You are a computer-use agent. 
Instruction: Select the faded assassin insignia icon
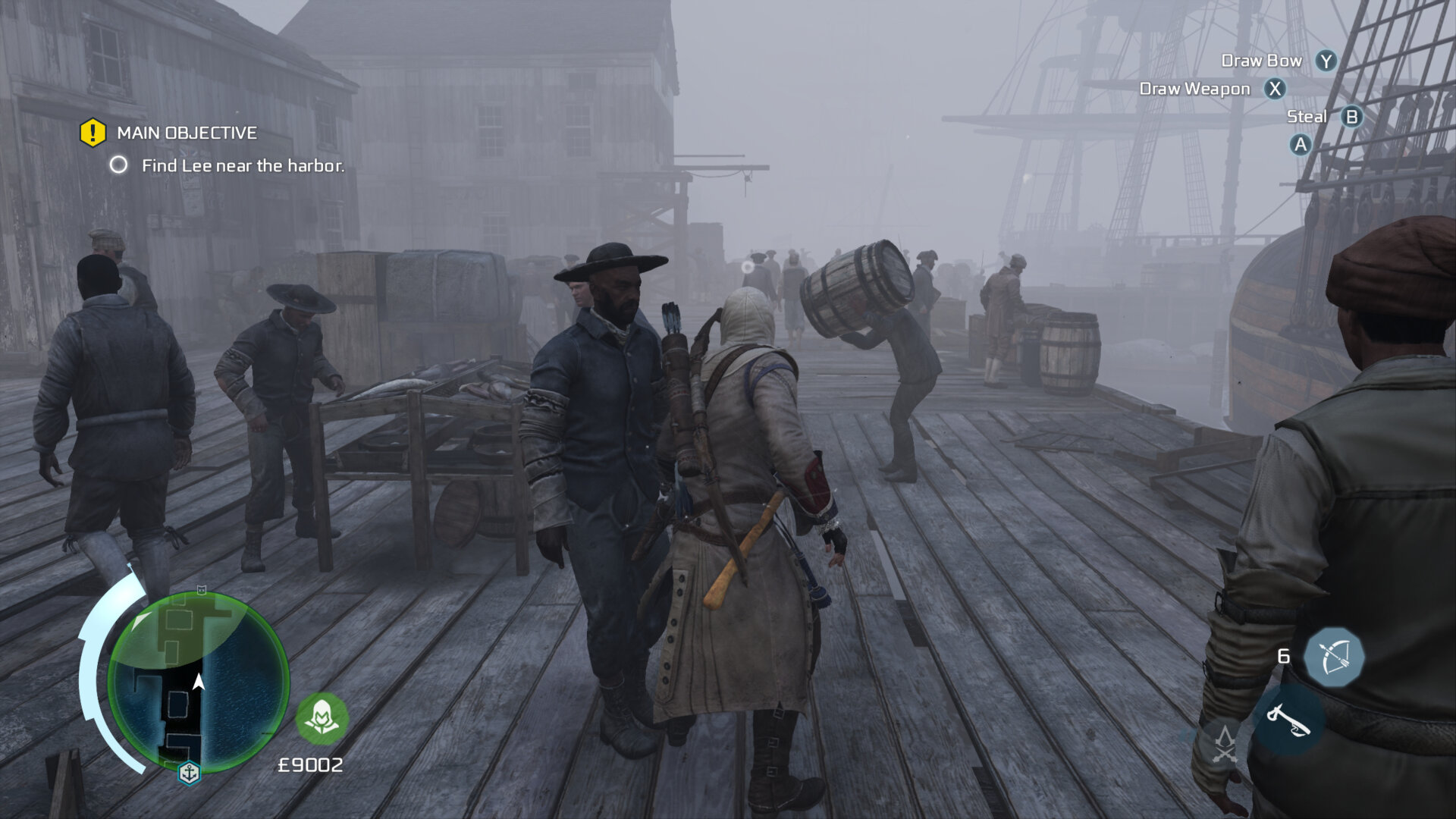pos(1225,743)
